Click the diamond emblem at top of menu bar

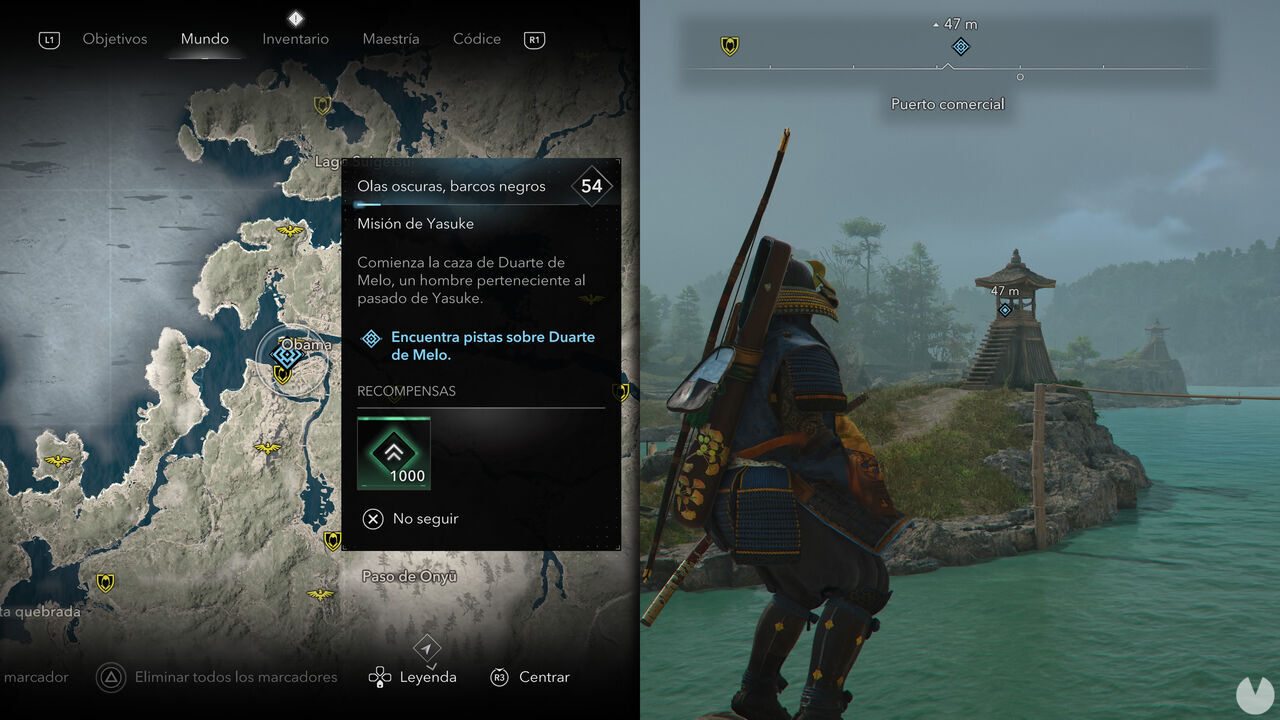click(x=295, y=17)
